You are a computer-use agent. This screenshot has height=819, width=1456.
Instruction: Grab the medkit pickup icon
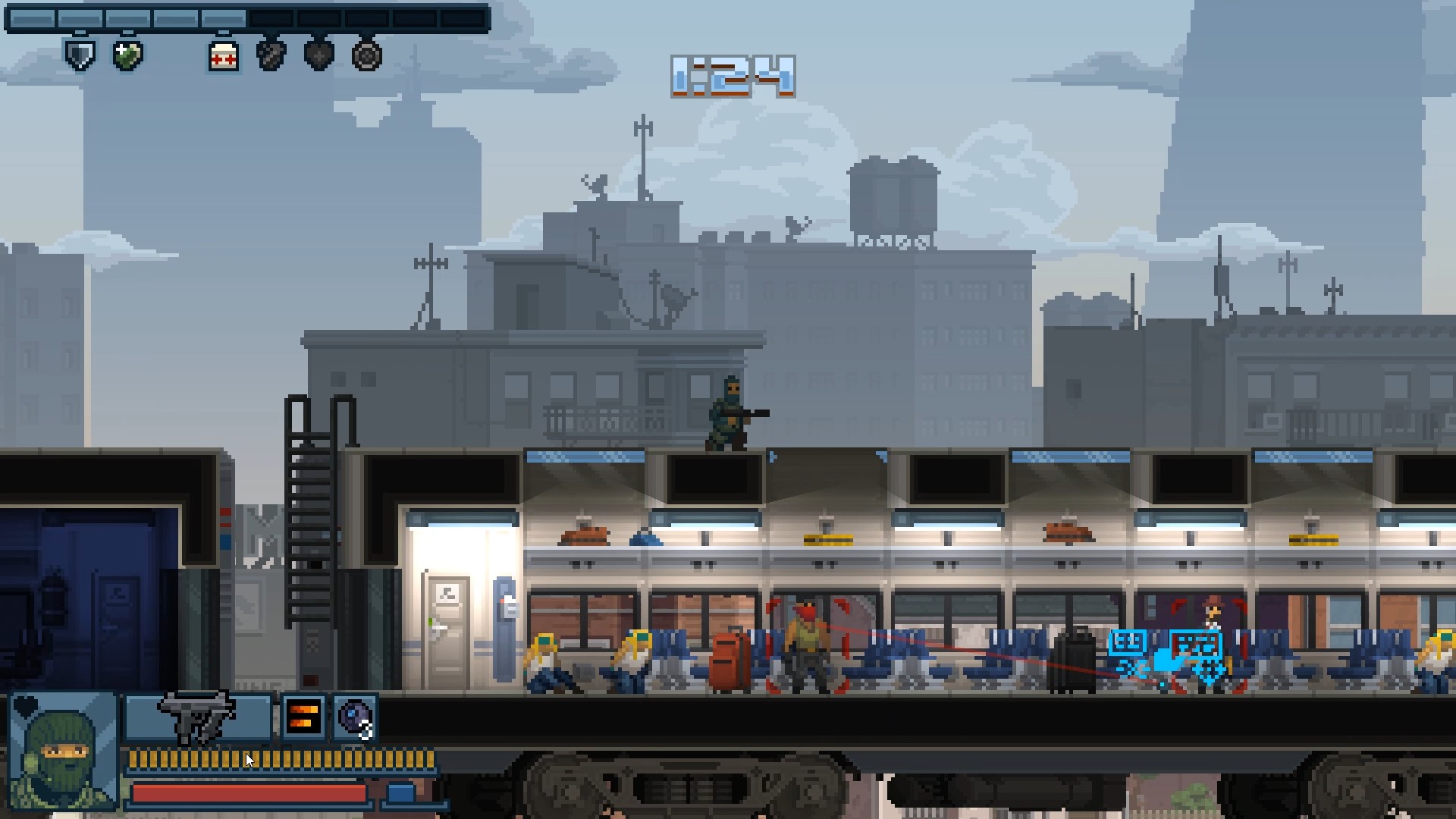pyautogui.click(x=221, y=55)
